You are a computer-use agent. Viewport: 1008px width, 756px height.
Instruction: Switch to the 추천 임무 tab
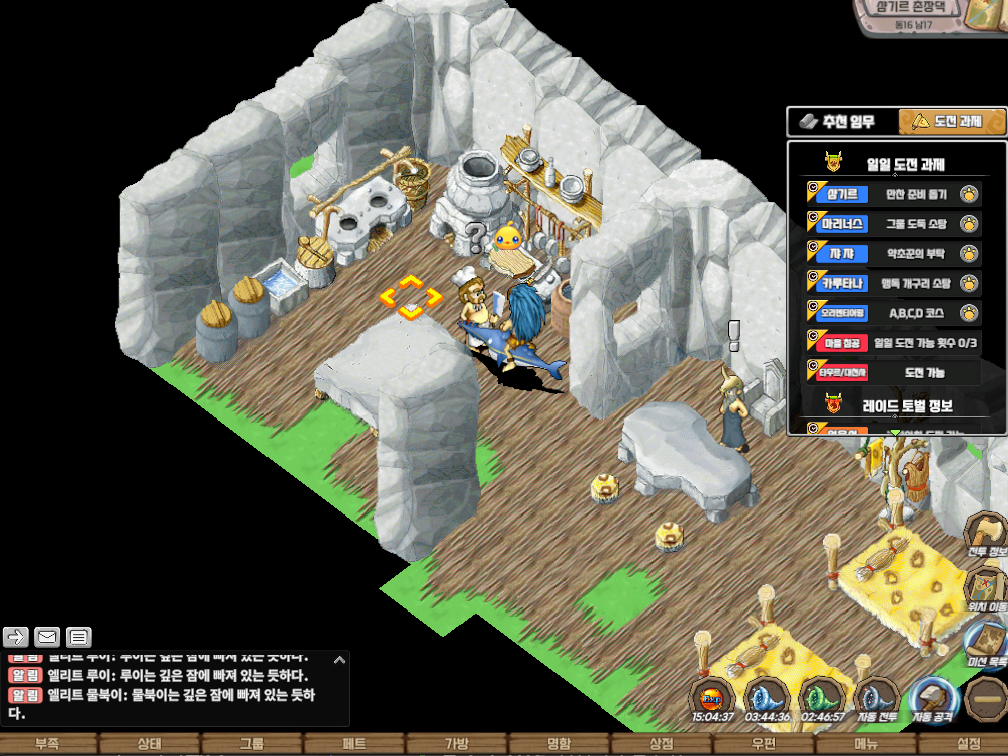tap(842, 122)
